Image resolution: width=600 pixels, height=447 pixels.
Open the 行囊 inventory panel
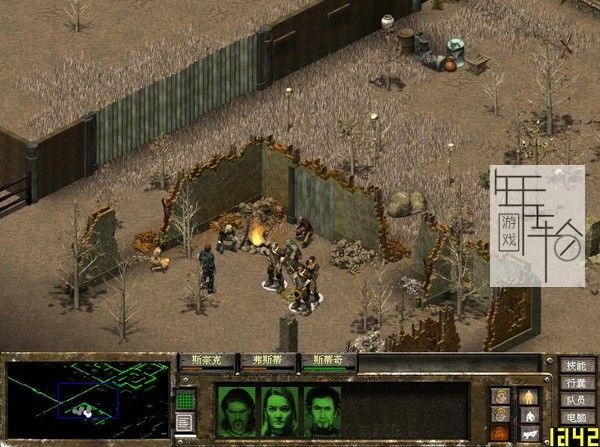pyautogui.click(x=573, y=384)
